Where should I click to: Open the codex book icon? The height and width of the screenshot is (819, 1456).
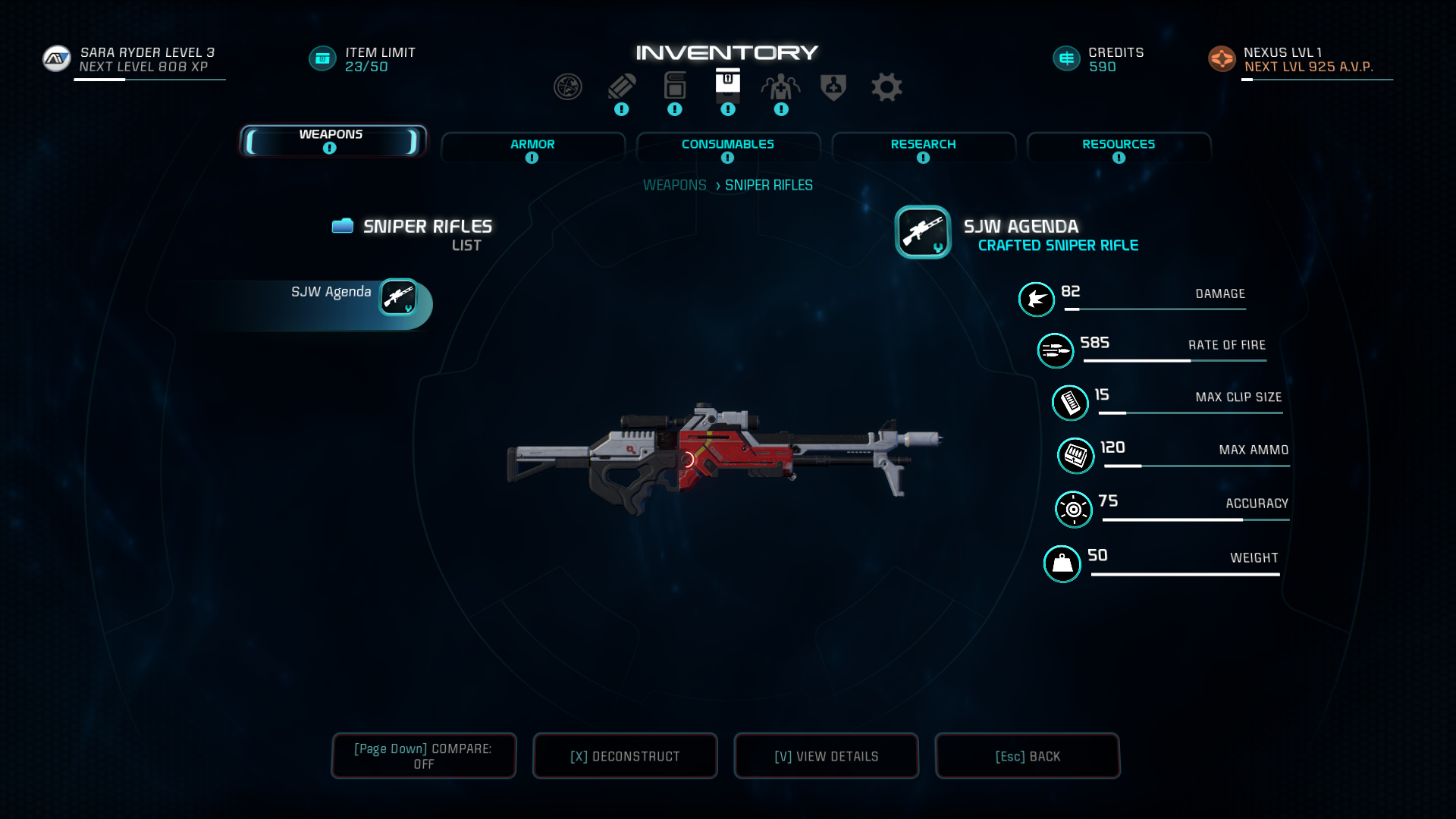[x=674, y=86]
